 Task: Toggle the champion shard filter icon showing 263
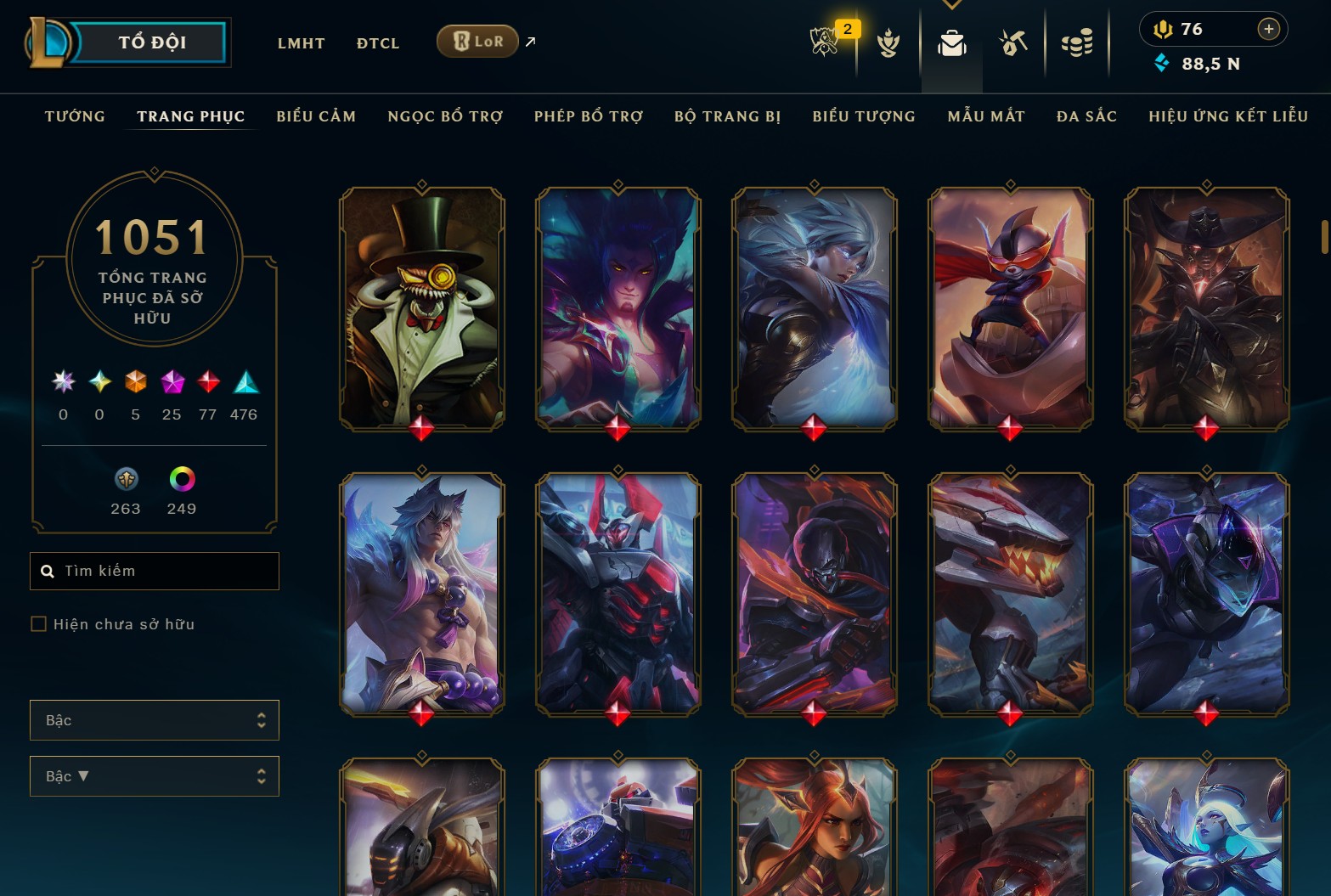pyautogui.click(x=125, y=481)
